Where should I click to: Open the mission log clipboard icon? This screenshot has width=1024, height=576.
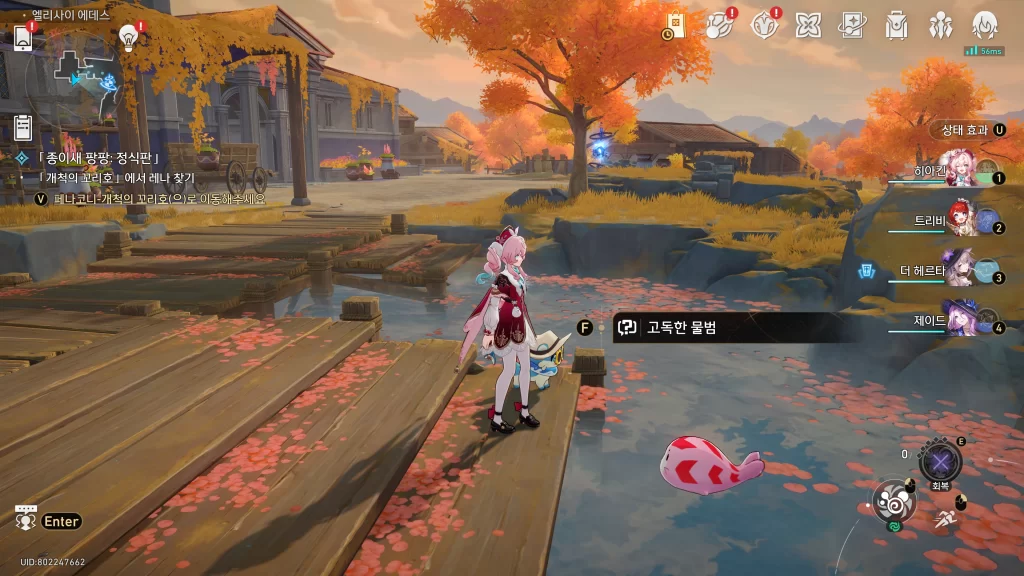(23, 127)
